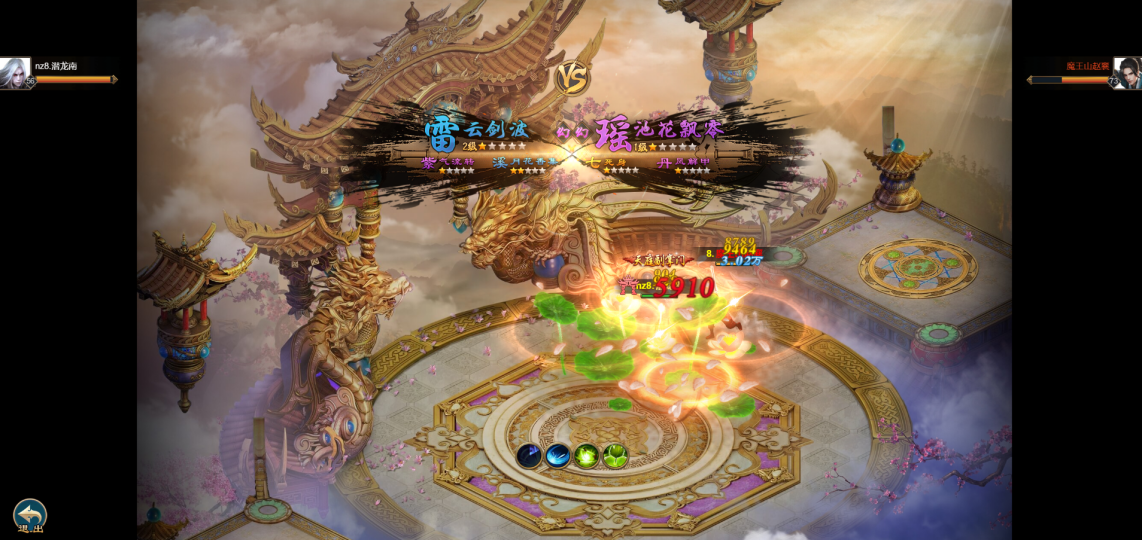Select the opponent portrait 魔王山赵寰
The height and width of the screenshot is (540, 1142).
(x=1126, y=72)
